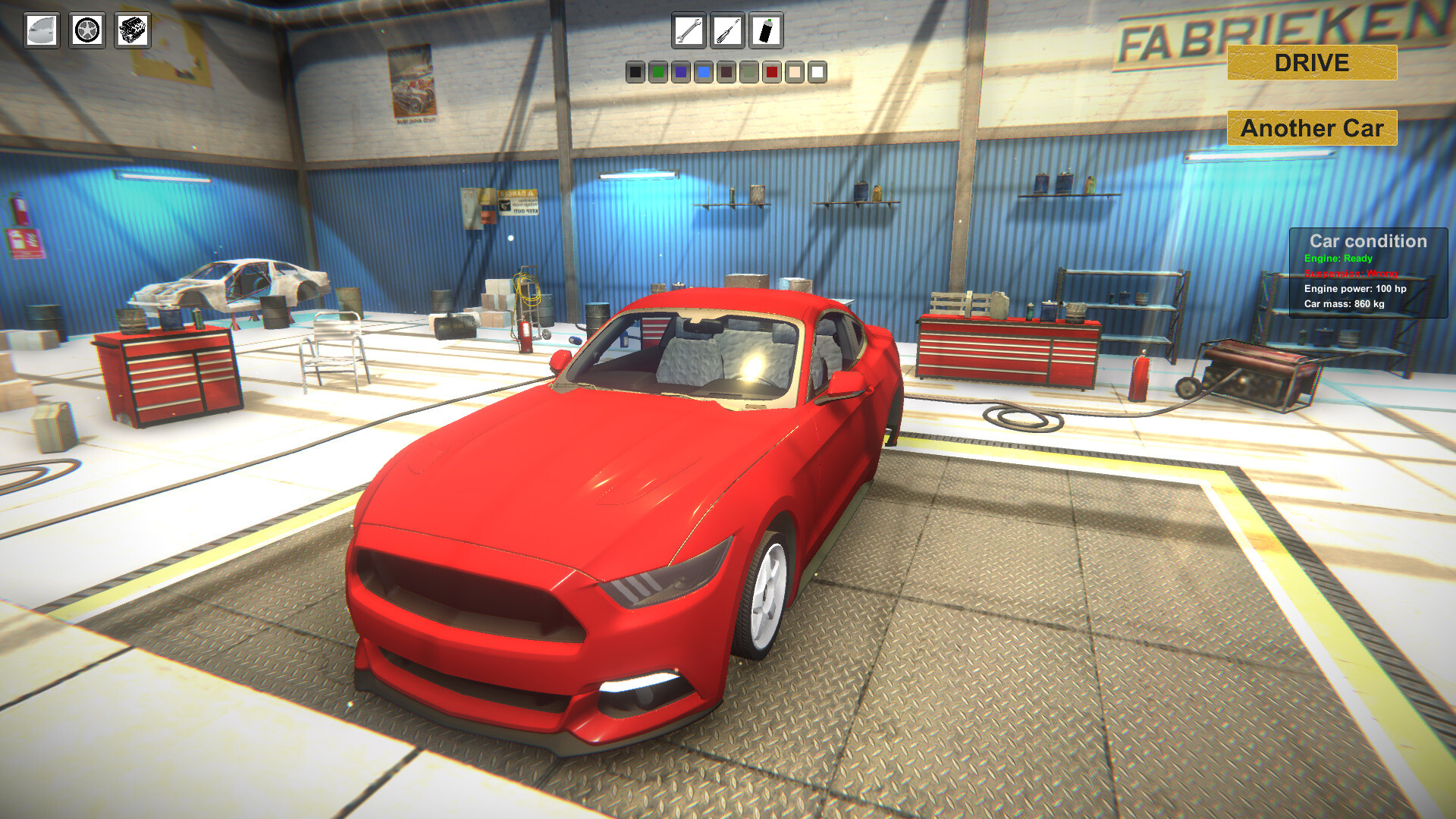Screen dimensions: 1456x819
Task: Choose the green paint color
Action: (657, 73)
